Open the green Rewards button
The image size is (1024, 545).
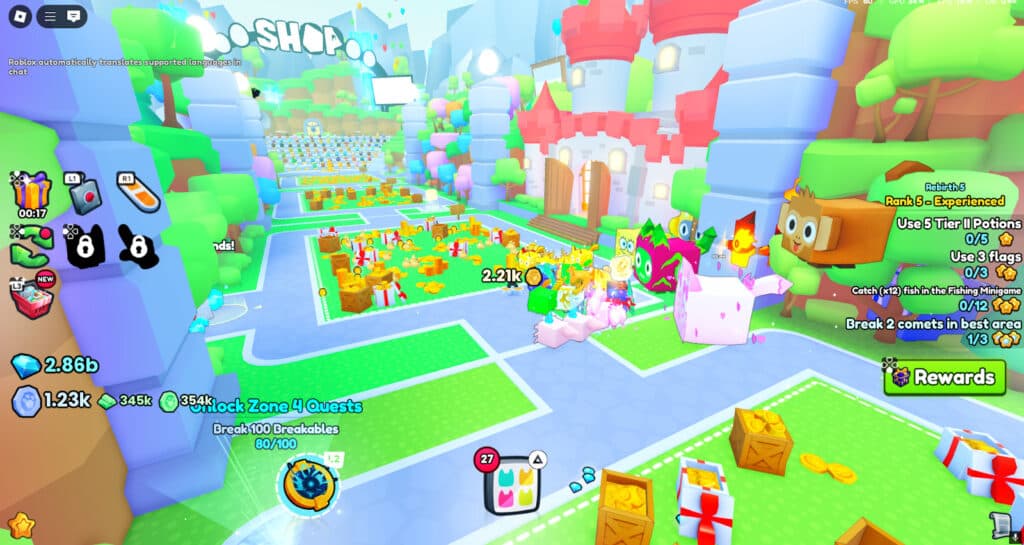tap(943, 377)
